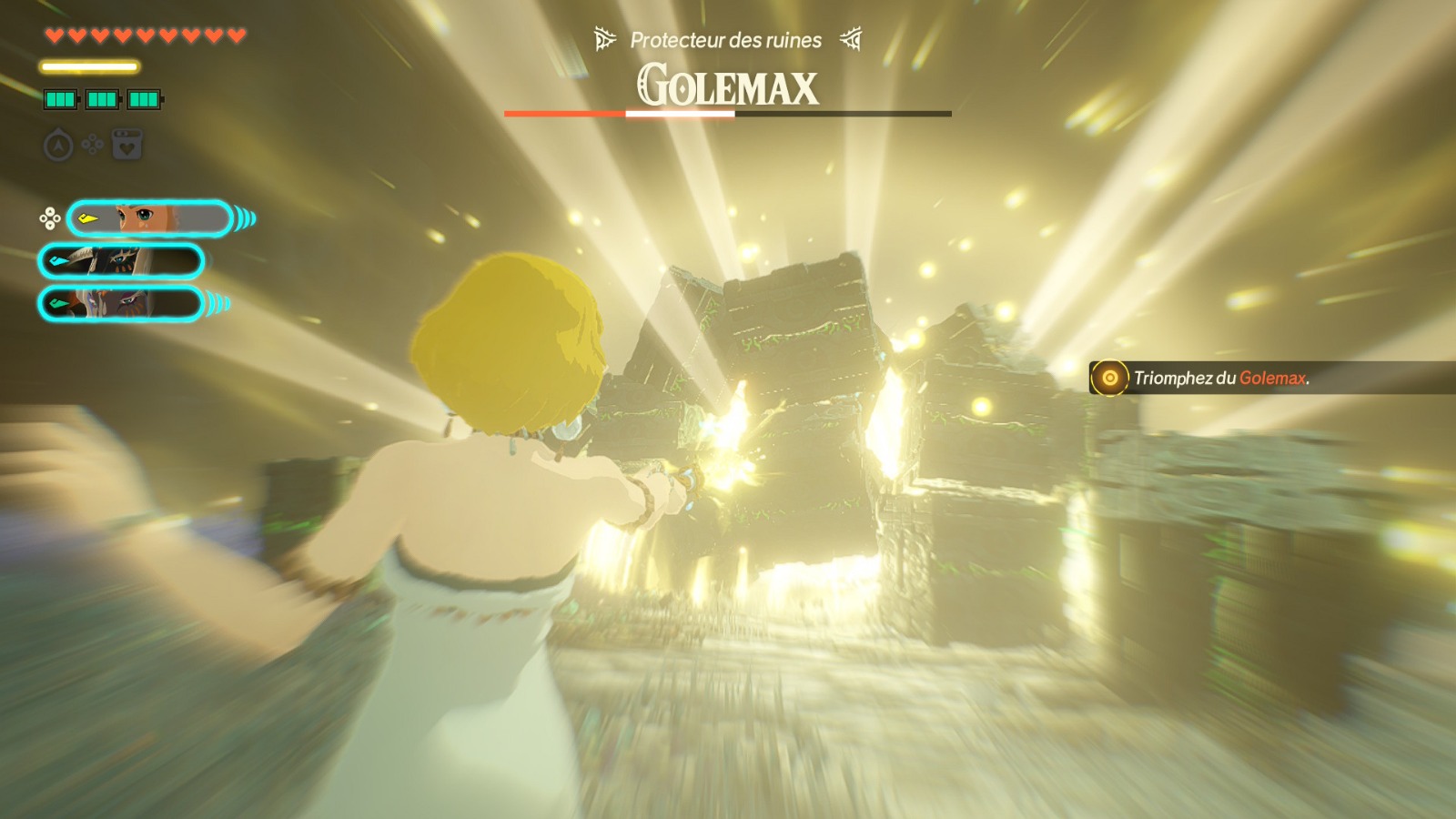Select the "Triomphez du Golemax" objective tracker
The image size is (1456, 819).
(x=1219, y=378)
